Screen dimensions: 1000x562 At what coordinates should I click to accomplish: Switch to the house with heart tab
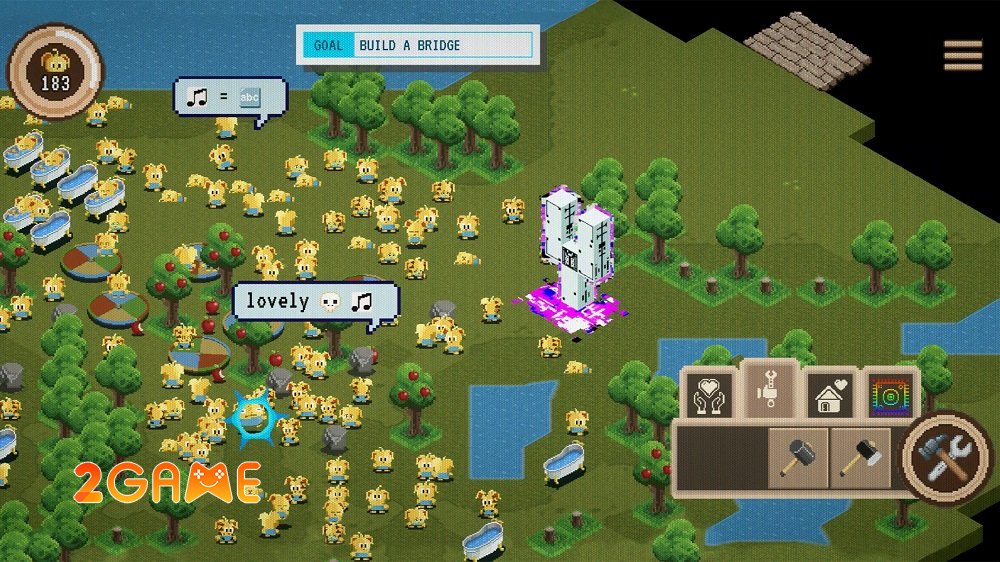click(828, 393)
